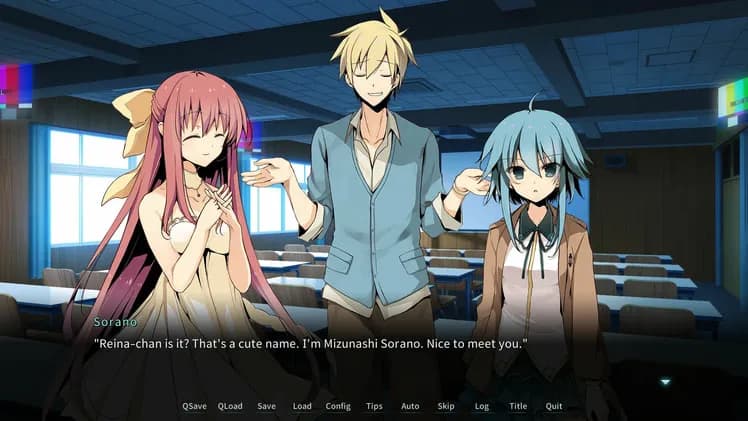
Task: Show the Tips glossary
Action: click(x=374, y=406)
